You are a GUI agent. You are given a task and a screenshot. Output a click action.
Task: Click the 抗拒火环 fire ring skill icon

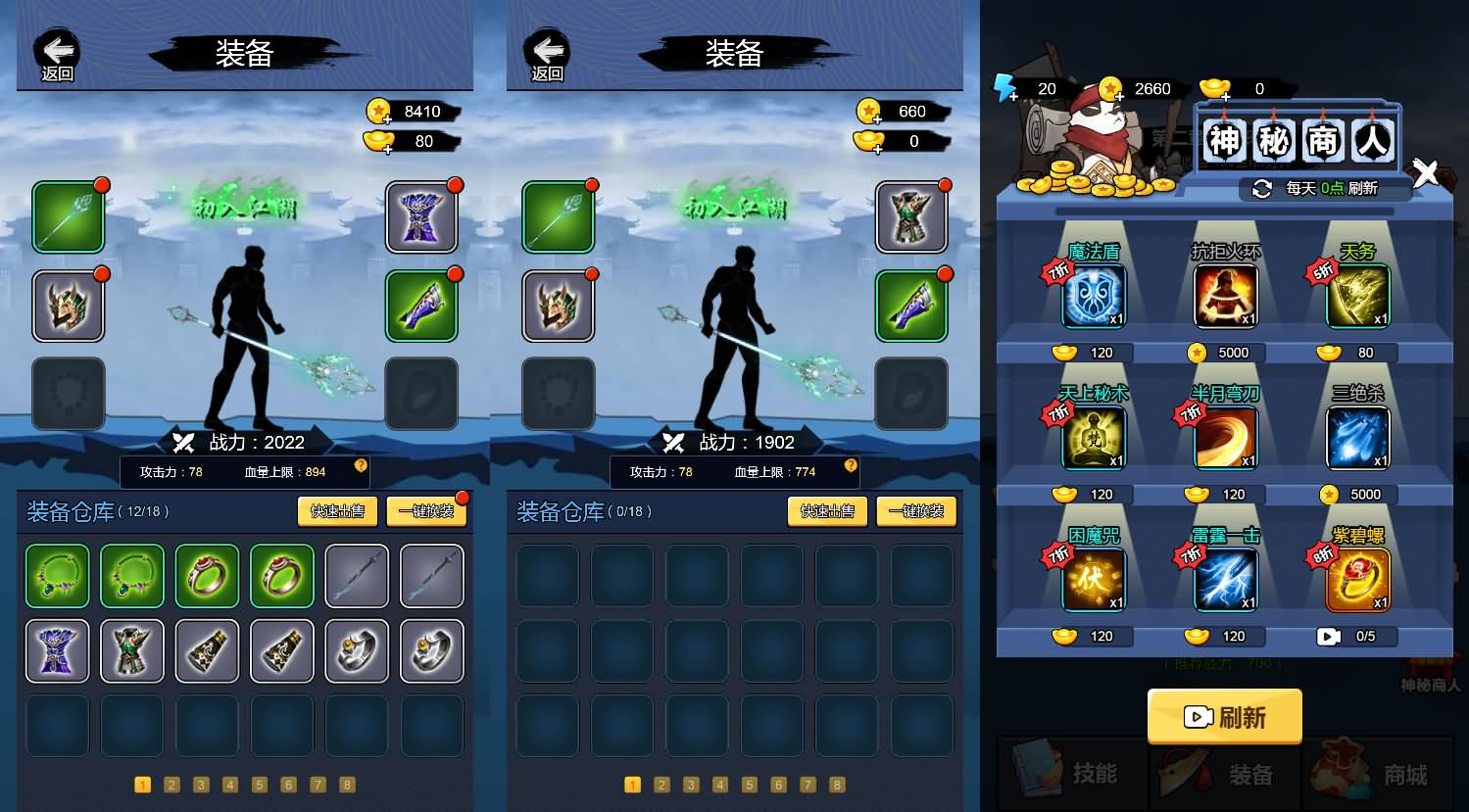(x=1225, y=295)
